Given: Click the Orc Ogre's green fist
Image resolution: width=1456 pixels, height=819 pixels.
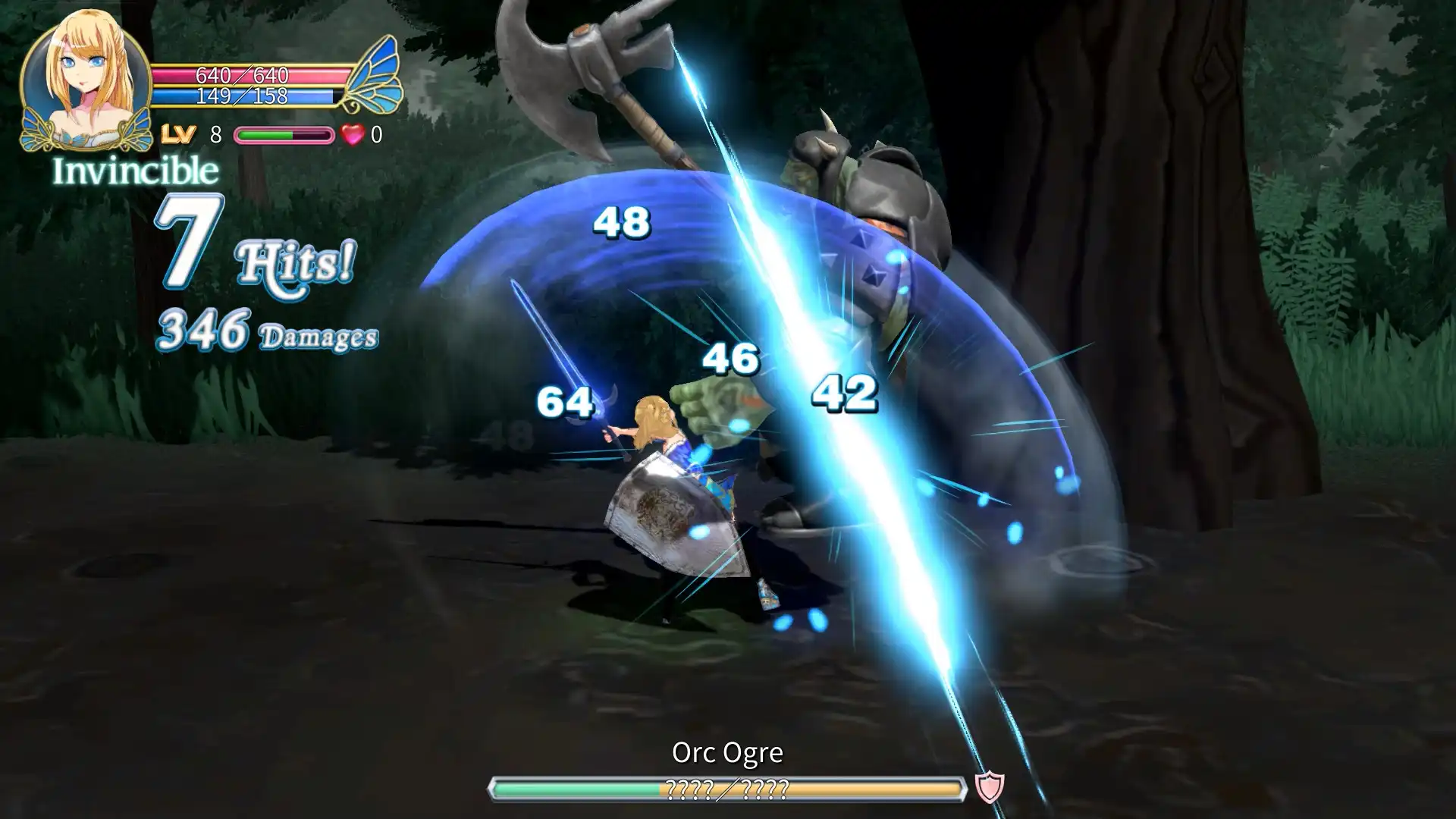Looking at the screenshot, I should pos(720,402).
